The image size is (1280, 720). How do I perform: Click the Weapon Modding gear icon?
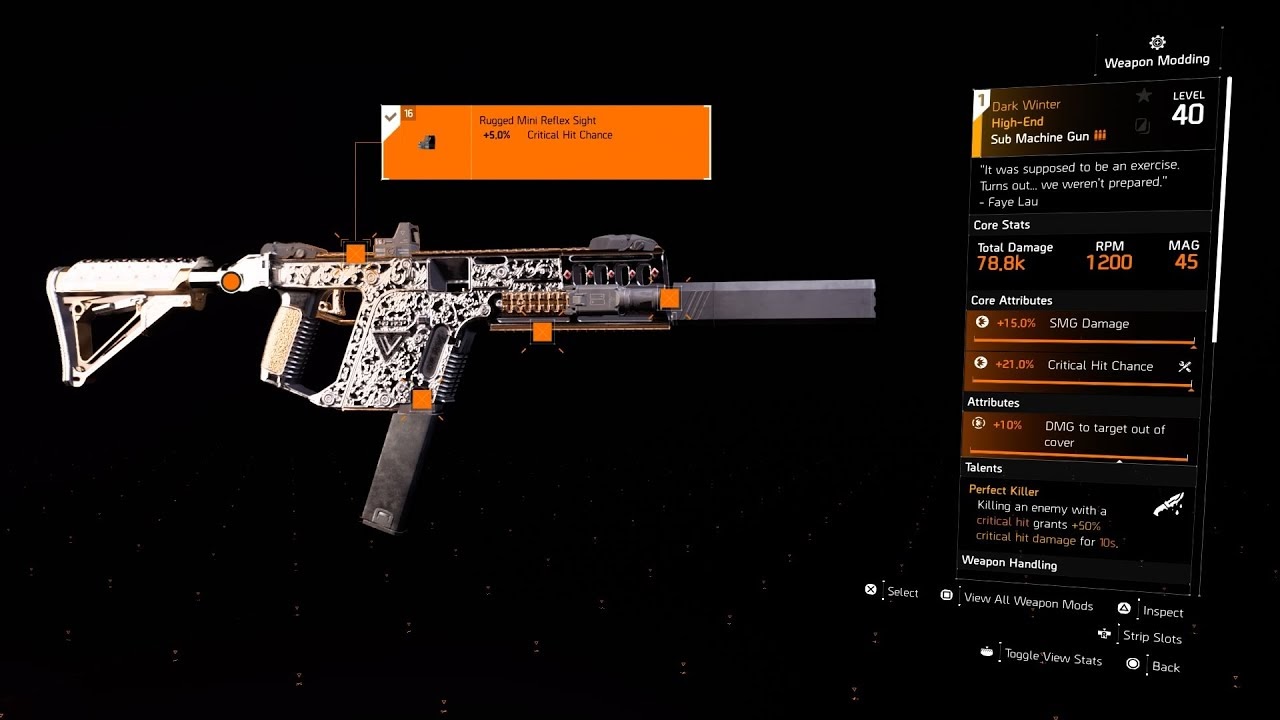(x=1157, y=43)
